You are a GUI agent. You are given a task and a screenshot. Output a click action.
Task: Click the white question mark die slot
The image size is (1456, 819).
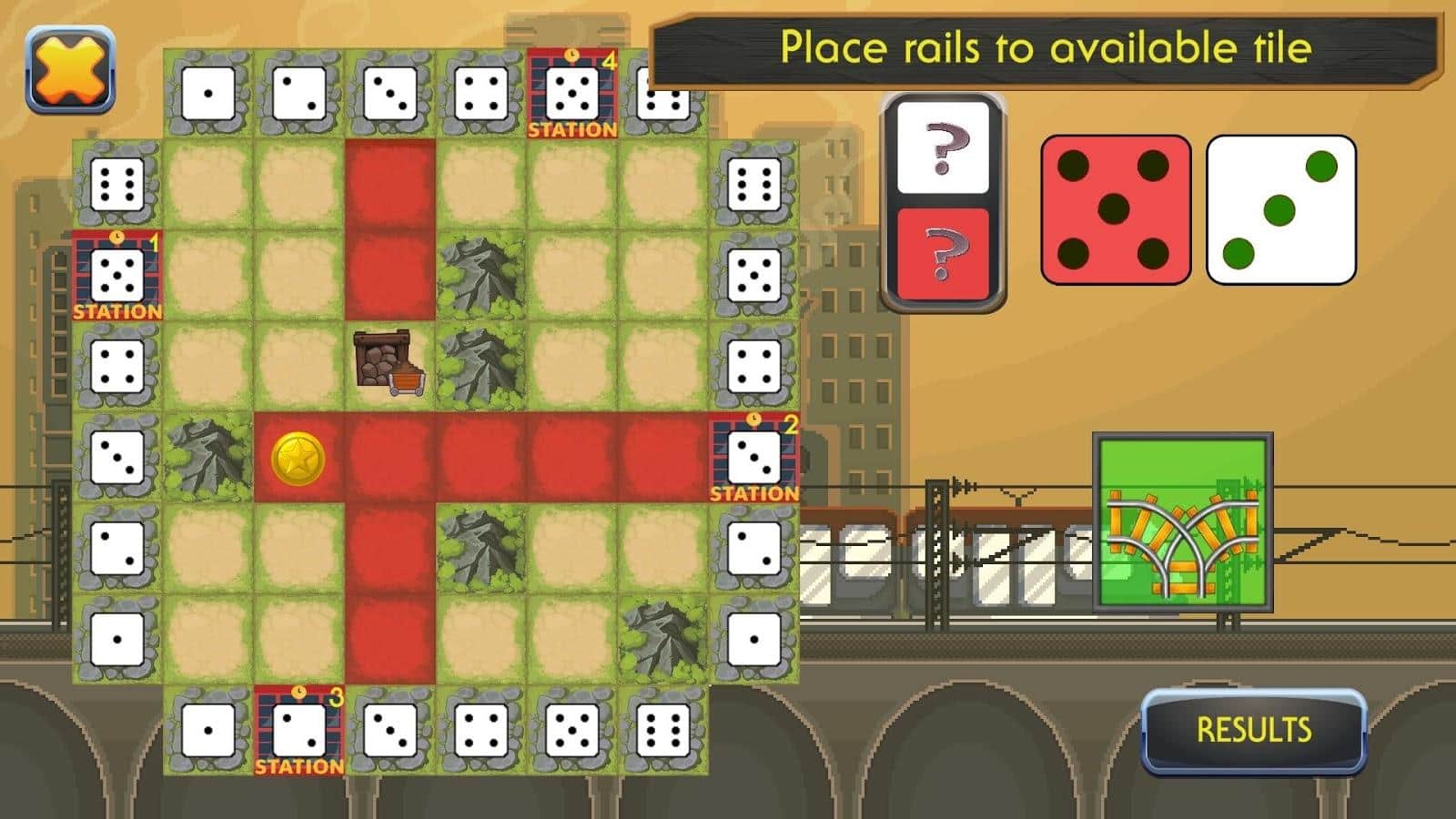tap(943, 147)
